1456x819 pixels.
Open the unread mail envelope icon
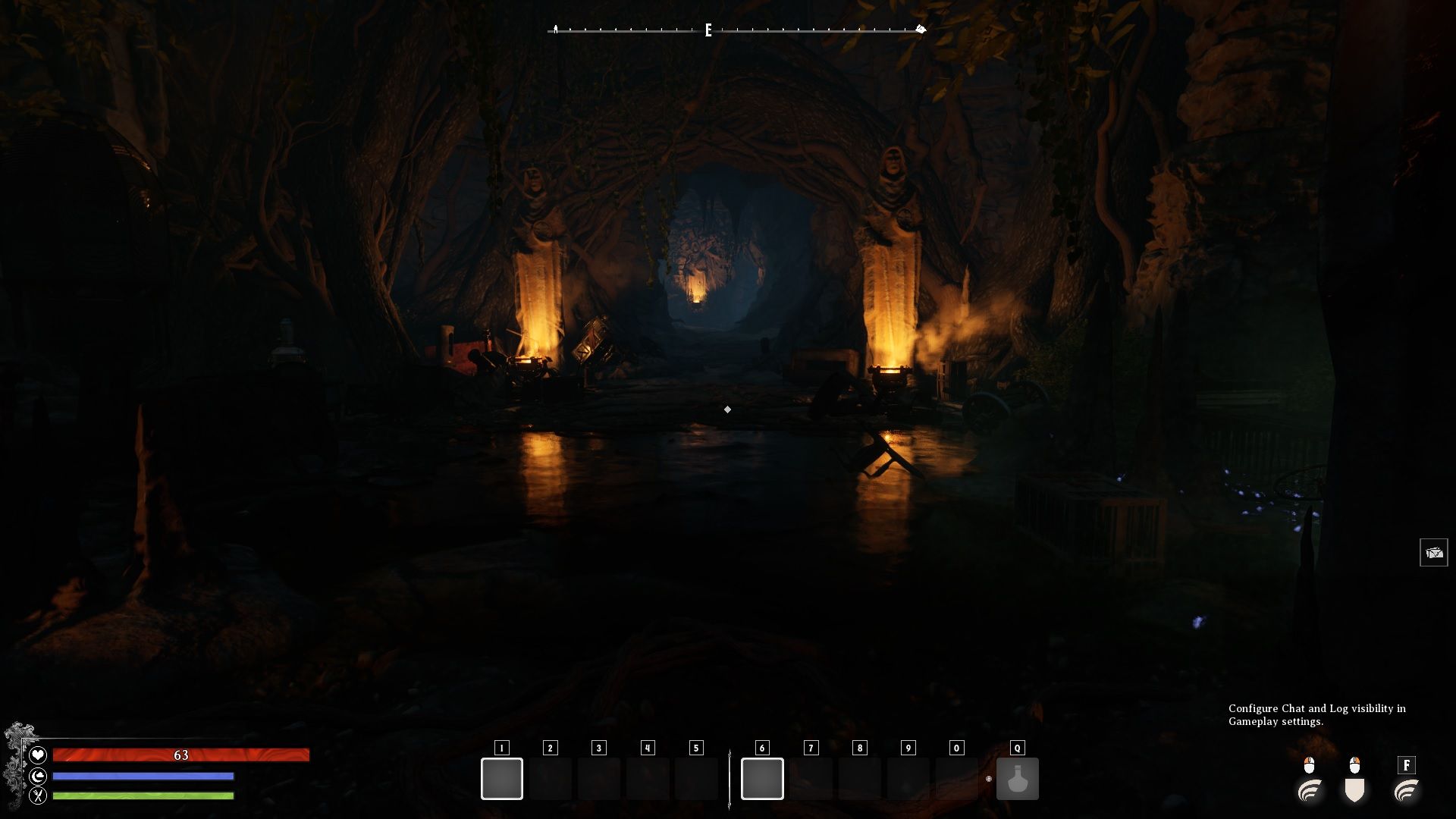click(1436, 552)
